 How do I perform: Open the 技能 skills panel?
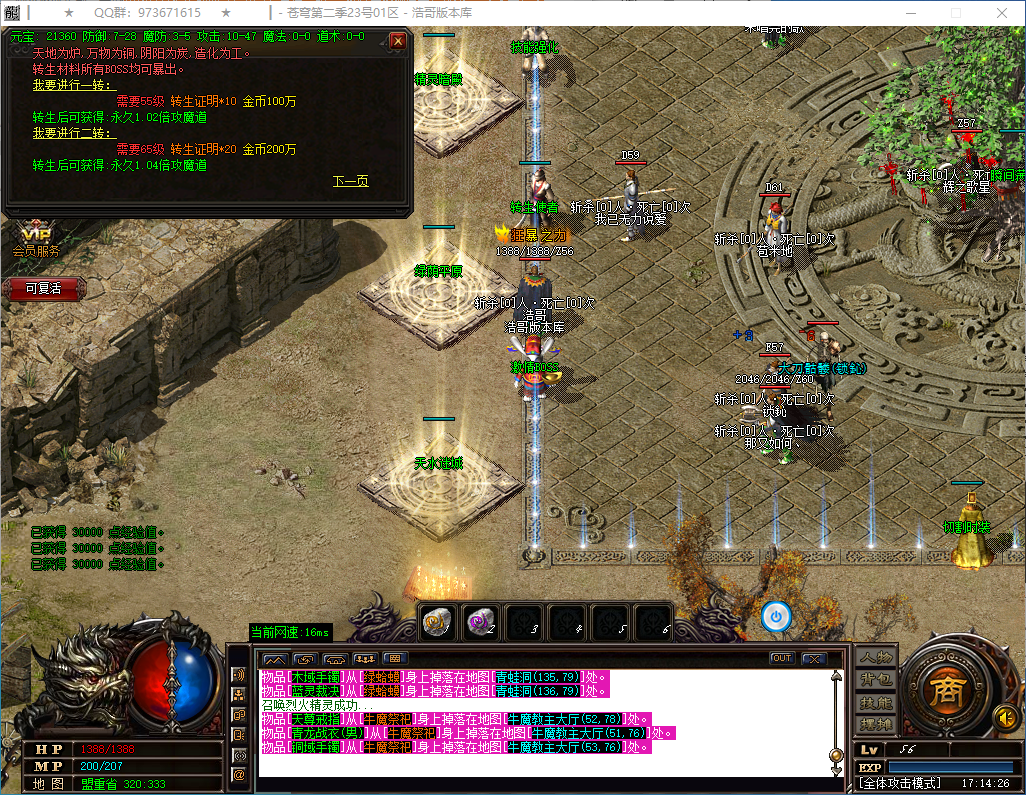(x=876, y=702)
